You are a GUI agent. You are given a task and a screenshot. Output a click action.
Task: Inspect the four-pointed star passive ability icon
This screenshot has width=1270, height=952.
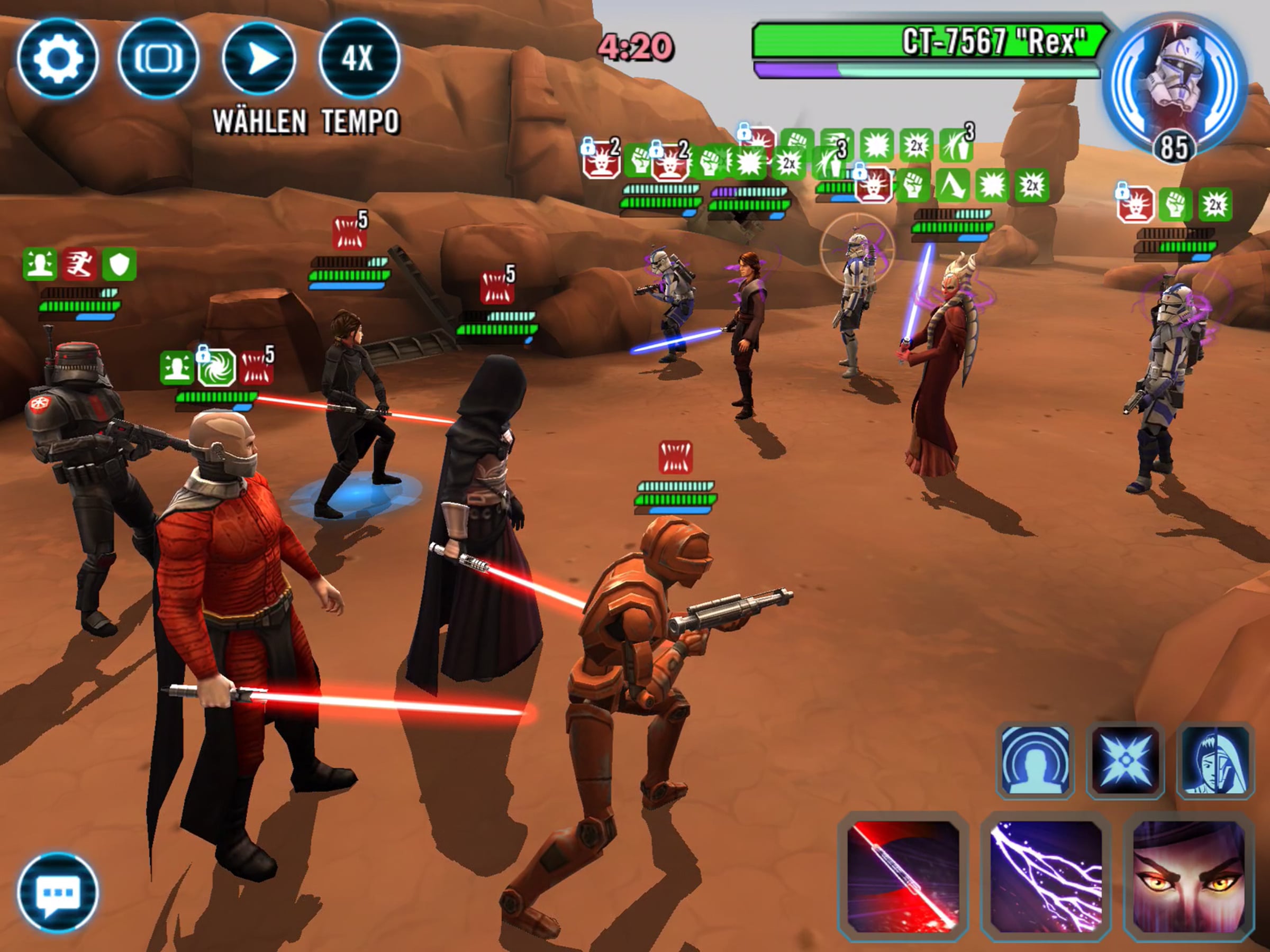1126,761
